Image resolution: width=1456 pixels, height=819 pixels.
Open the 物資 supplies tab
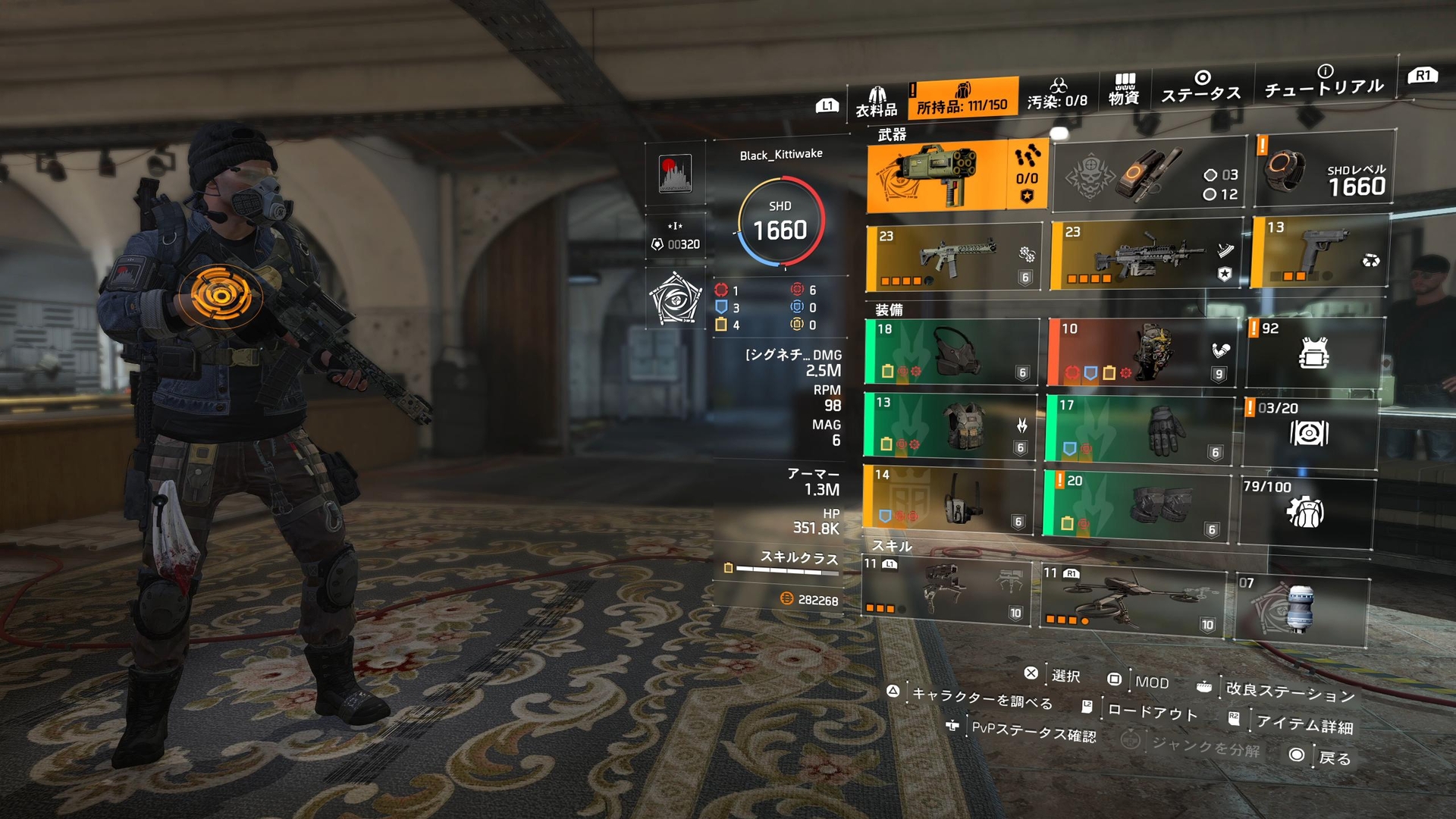[x=1124, y=90]
